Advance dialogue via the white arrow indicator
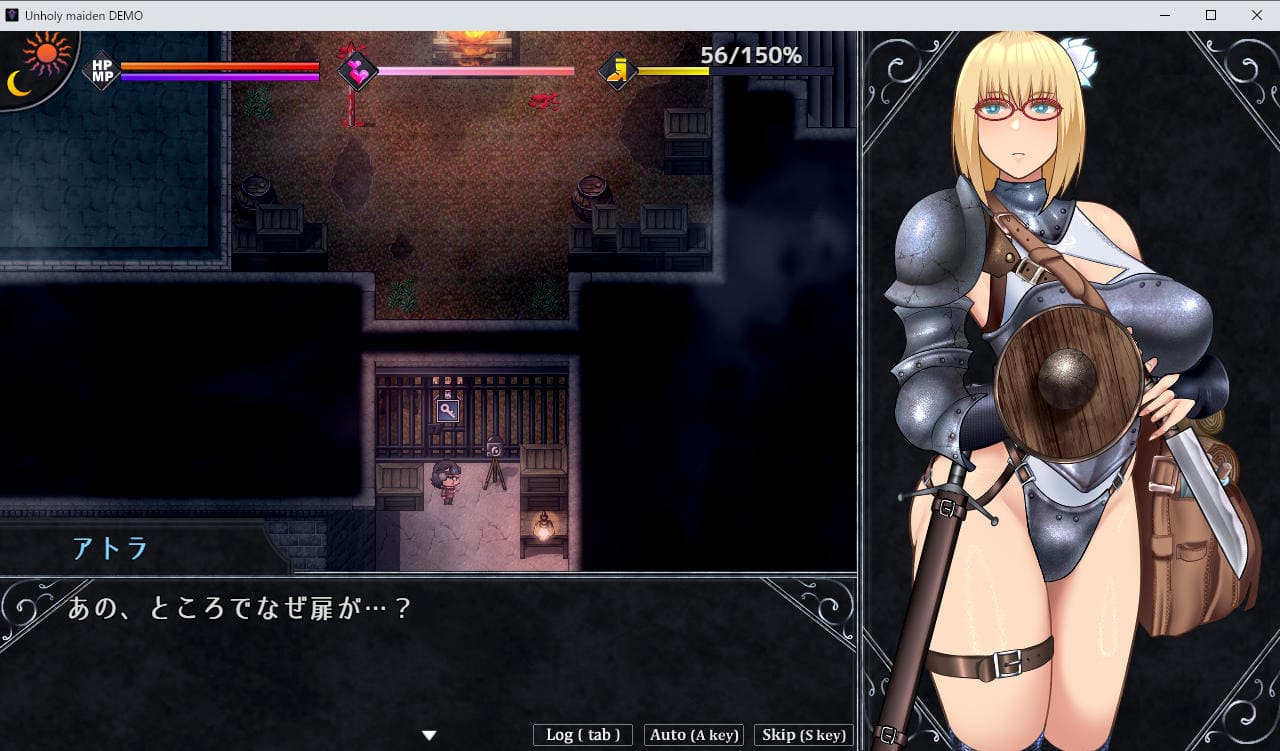 pyautogui.click(x=429, y=735)
